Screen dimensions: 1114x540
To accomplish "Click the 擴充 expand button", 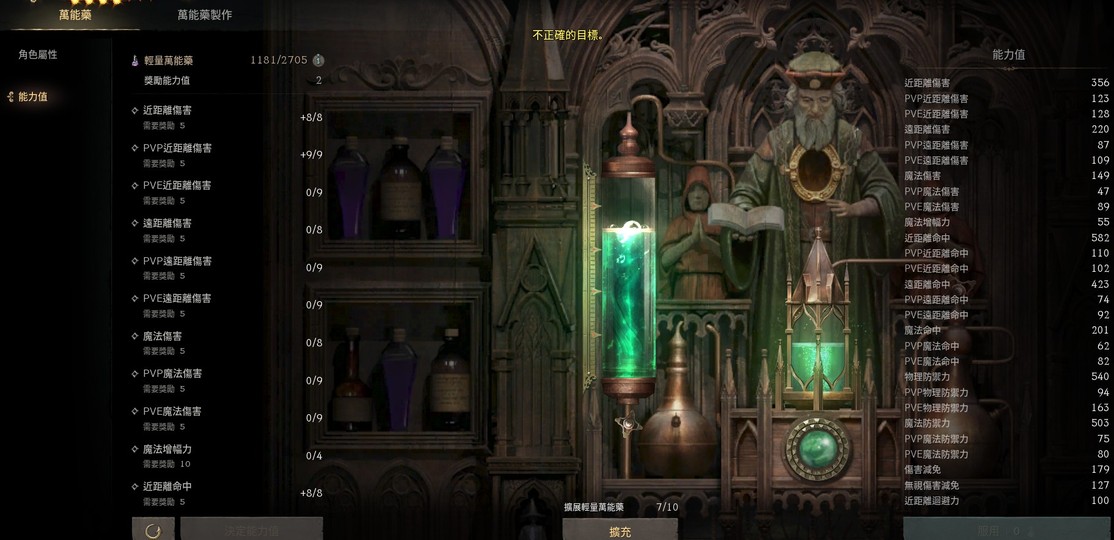I will (620, 531).
